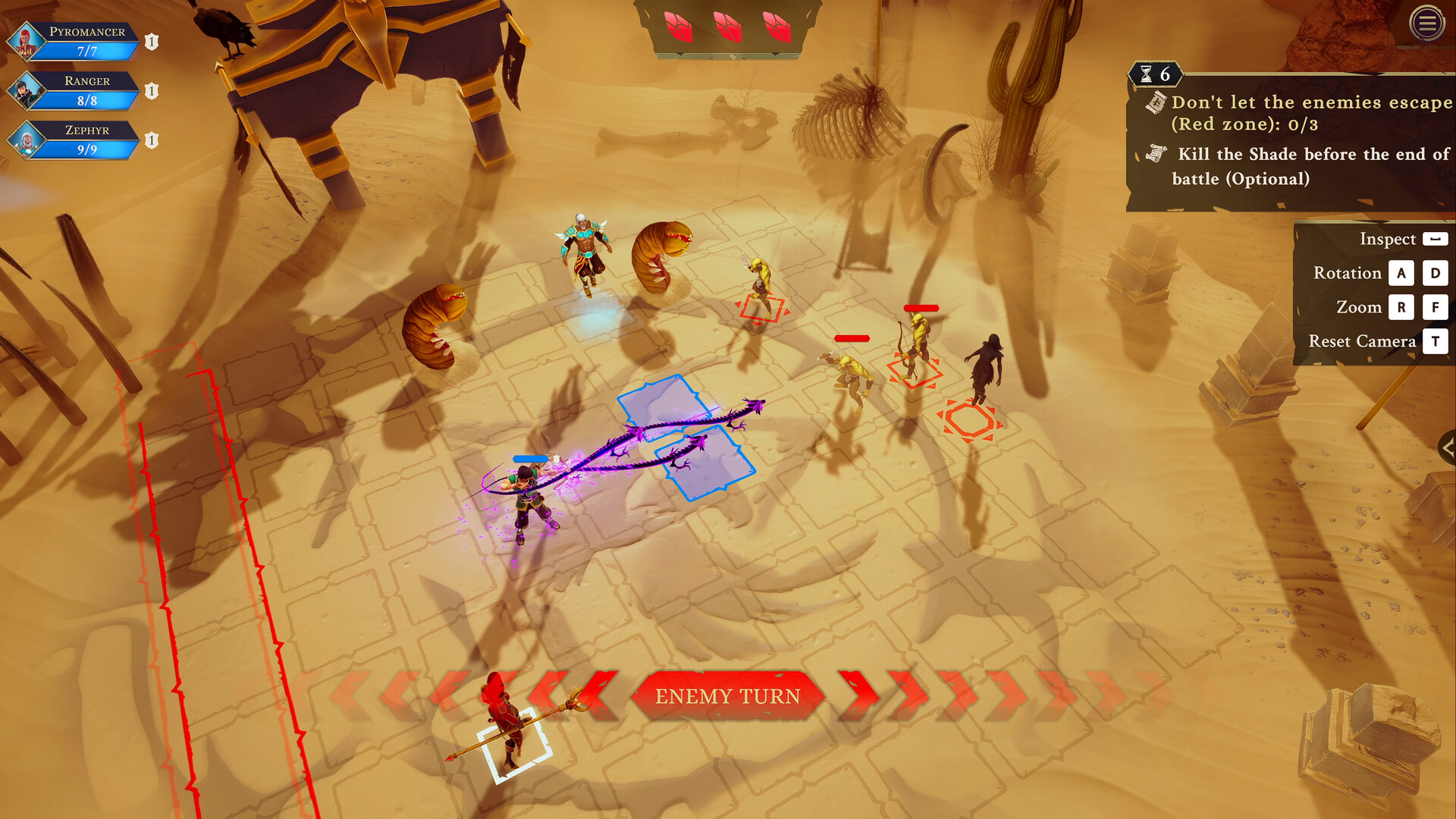Click the hourglass turn counter icon
Image resolution: width=1456 pixels, height=819 pixels.
tap(1147, 75)
